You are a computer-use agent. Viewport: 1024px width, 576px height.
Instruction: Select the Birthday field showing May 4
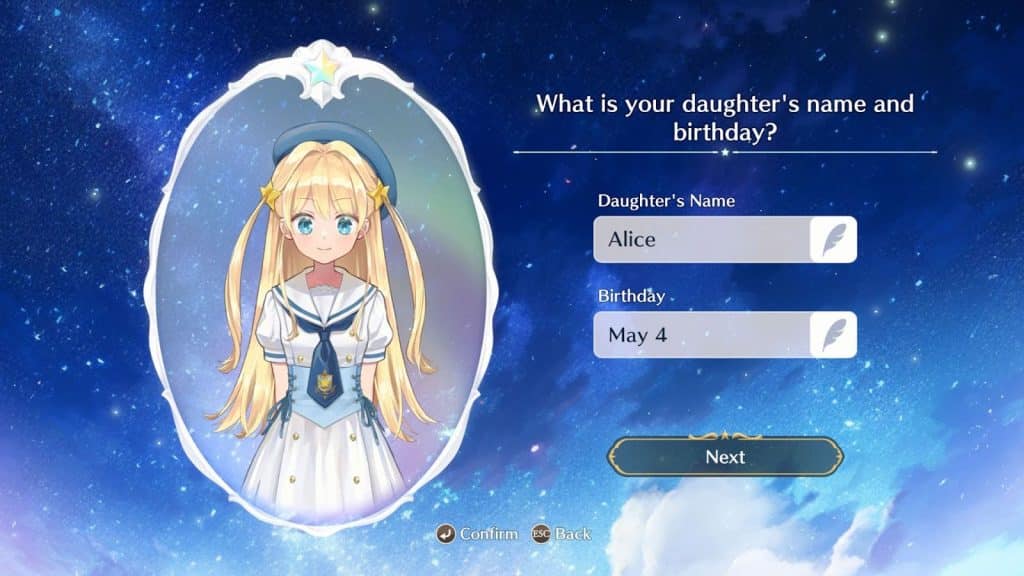pos(701,335)
